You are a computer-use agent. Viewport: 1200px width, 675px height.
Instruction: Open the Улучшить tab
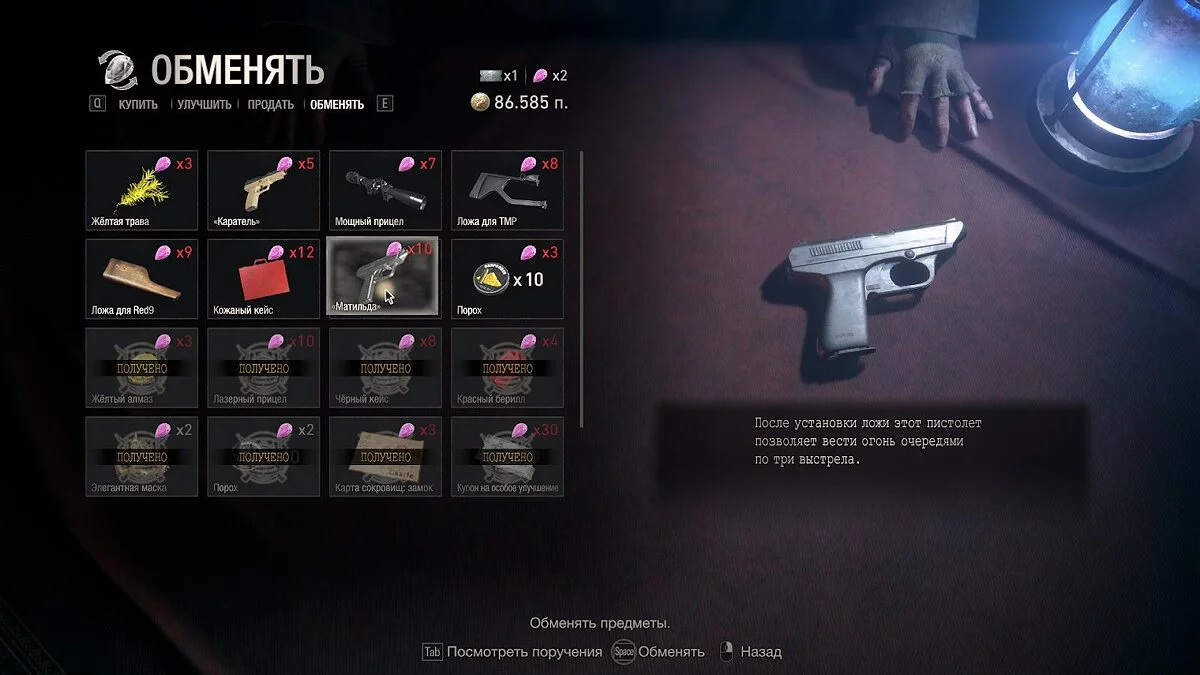(204, 104)
